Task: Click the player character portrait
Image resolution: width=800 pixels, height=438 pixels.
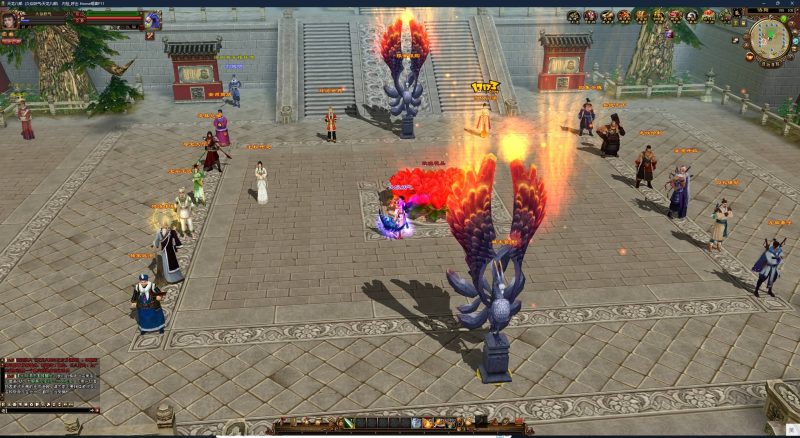Action: coord(10,18)
